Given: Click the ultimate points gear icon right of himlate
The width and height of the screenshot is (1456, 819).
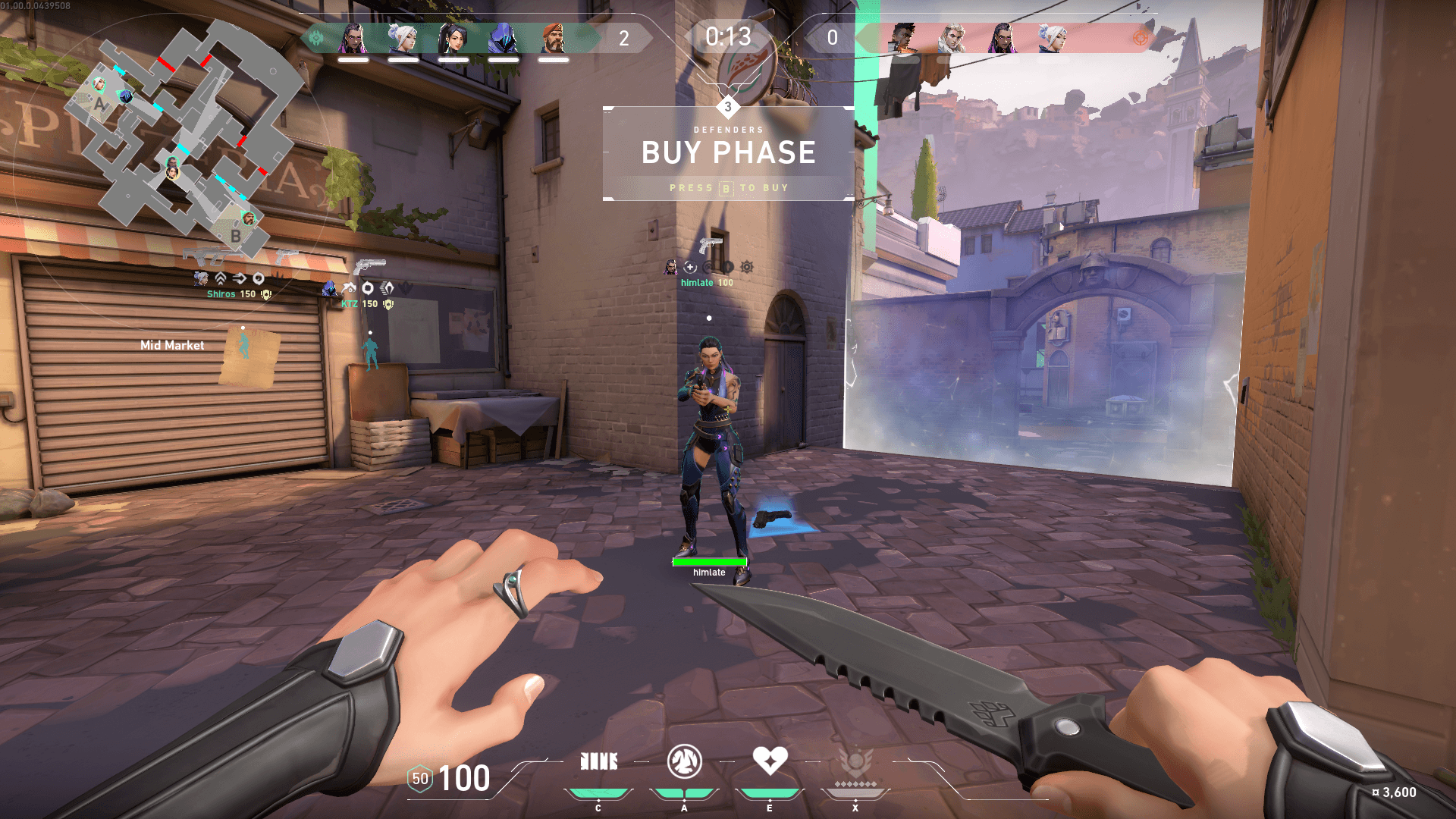Looking at the screenshot, I should pyautogui.click(x=746, y=267).
